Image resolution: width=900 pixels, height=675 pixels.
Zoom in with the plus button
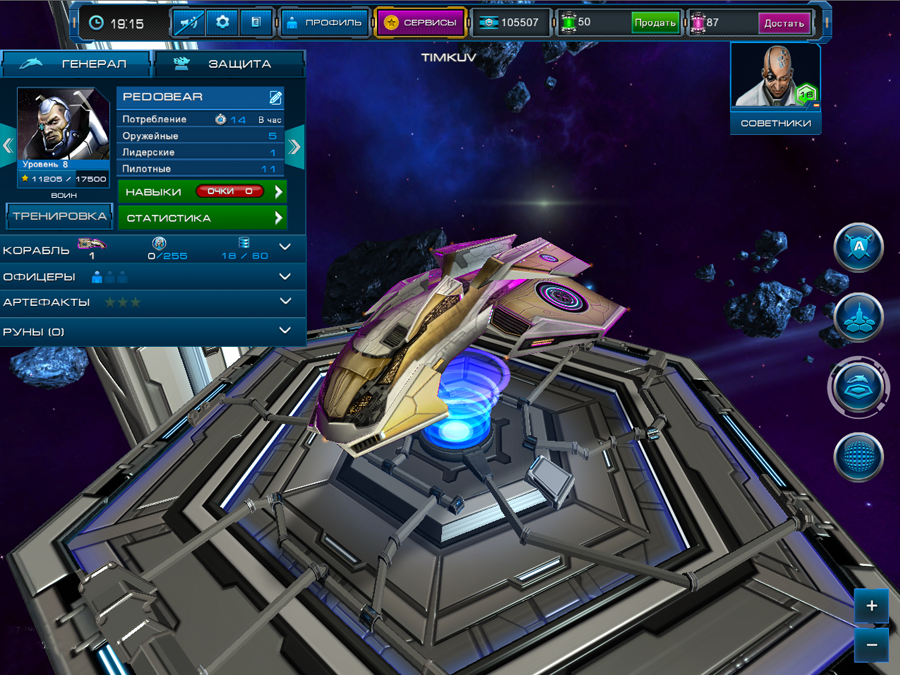click(871, 606)
